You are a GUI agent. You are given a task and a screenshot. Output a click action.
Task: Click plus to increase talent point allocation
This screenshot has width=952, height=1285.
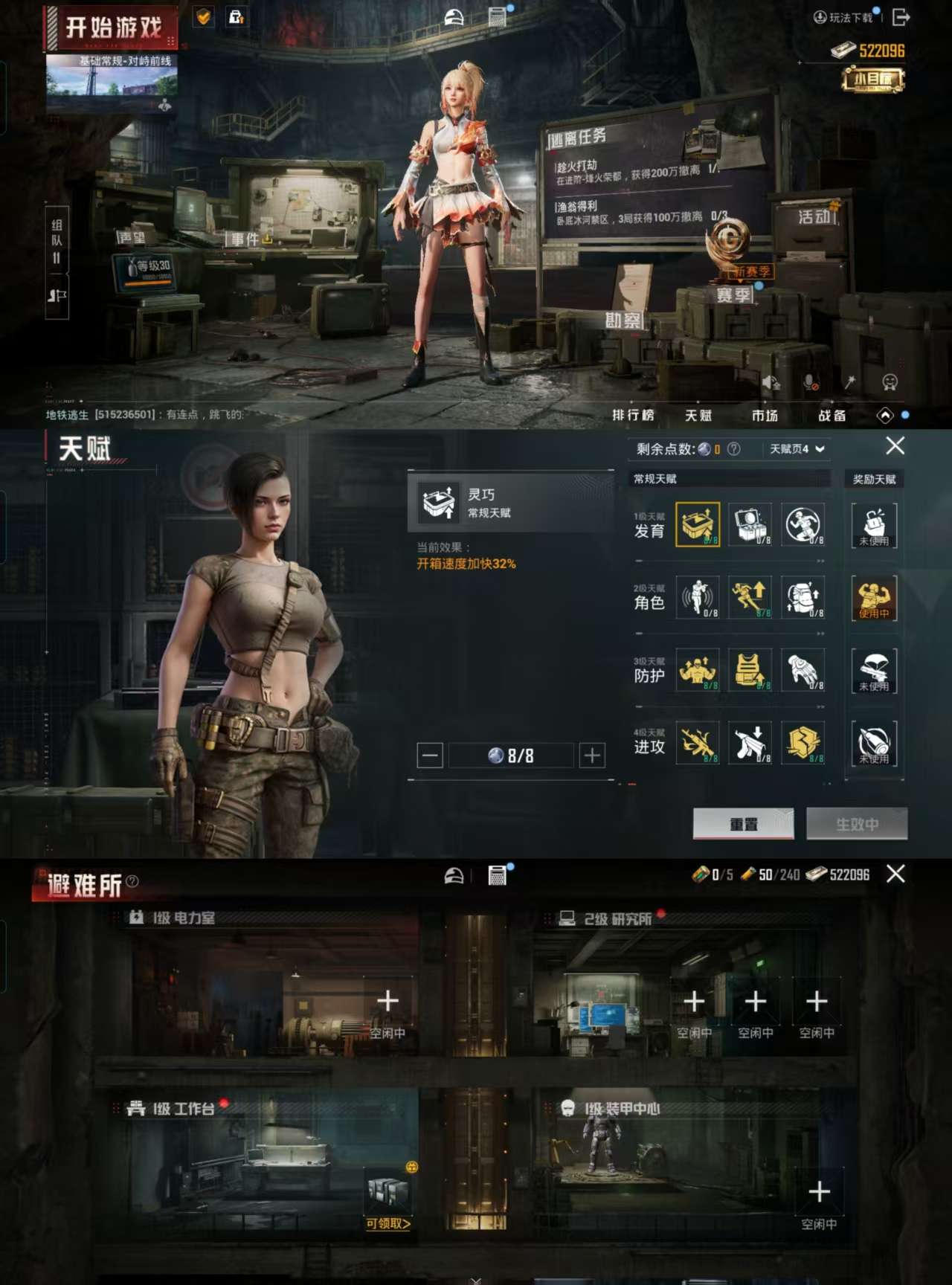click(x=591, y=755)
